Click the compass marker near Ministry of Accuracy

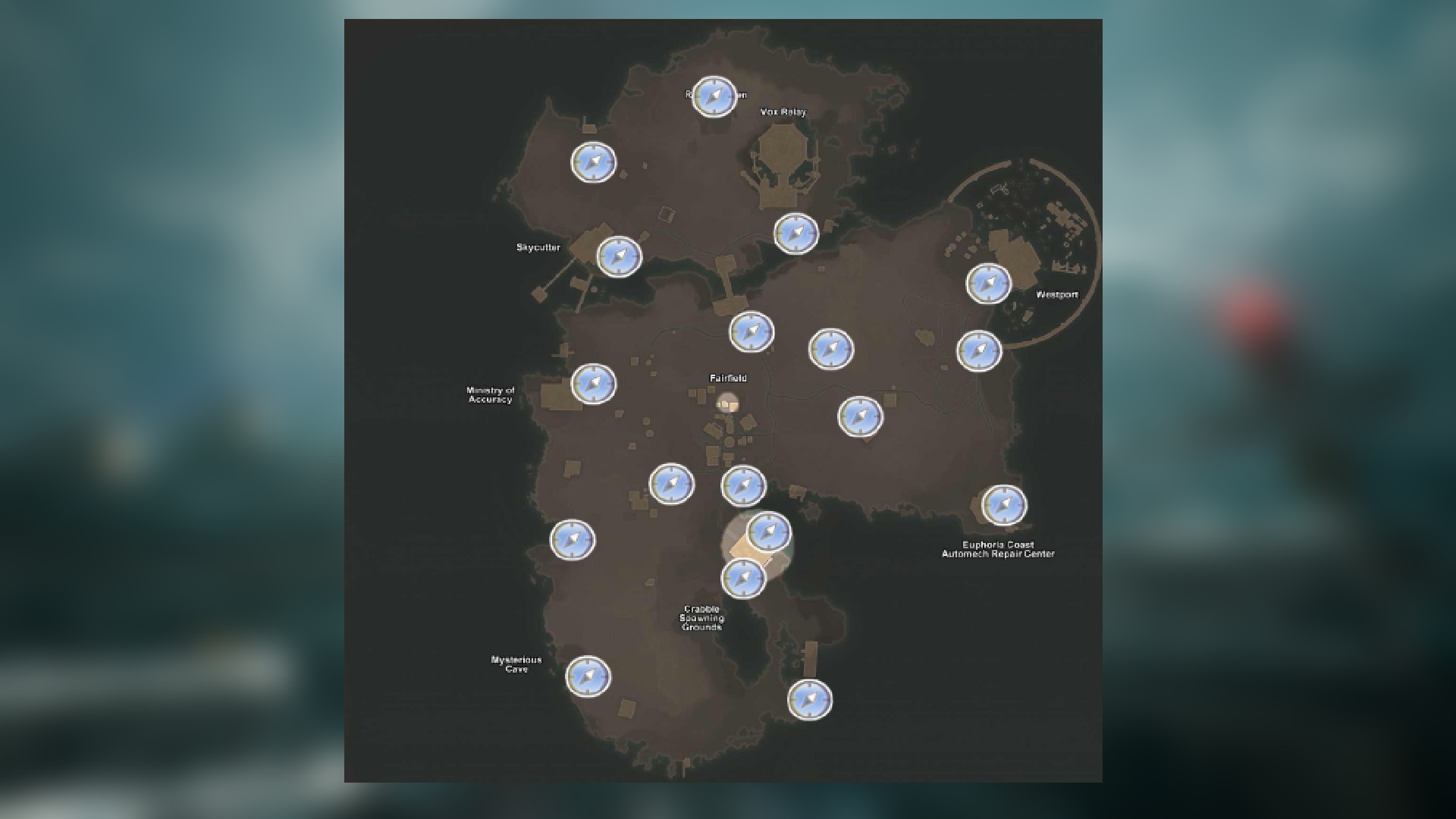(x=592, y=384)
